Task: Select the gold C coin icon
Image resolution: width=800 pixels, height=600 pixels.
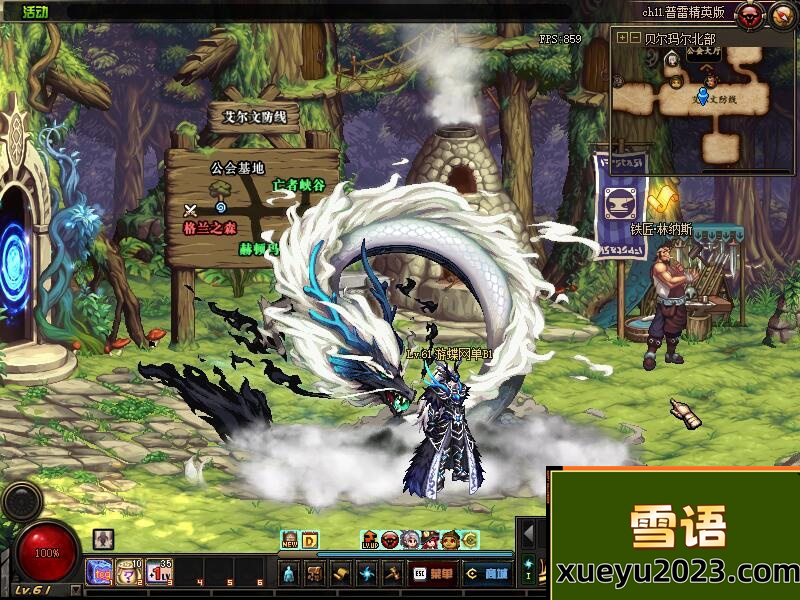Action: coord(470,541)
